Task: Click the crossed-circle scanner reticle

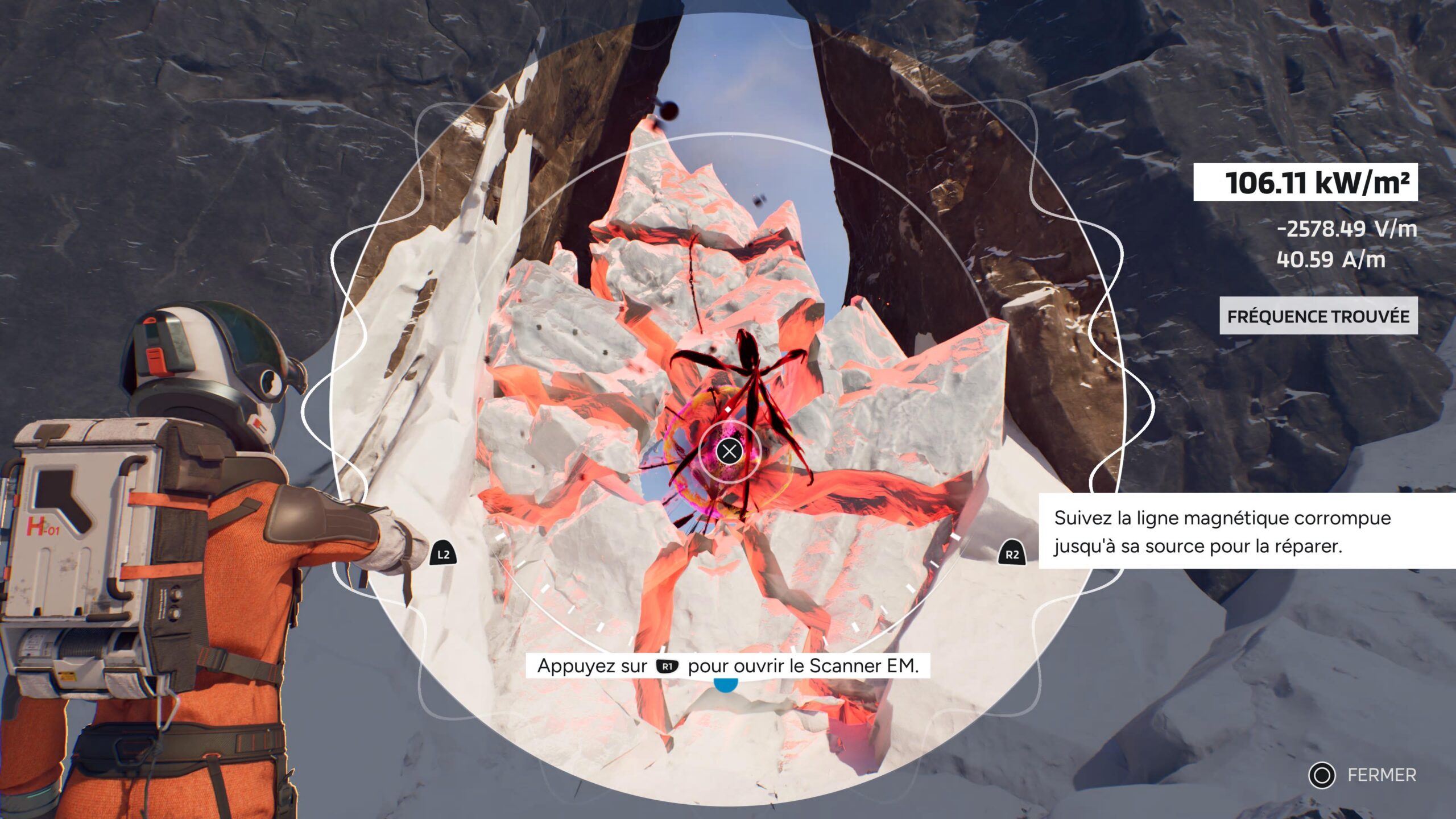Action: (729, 452)
